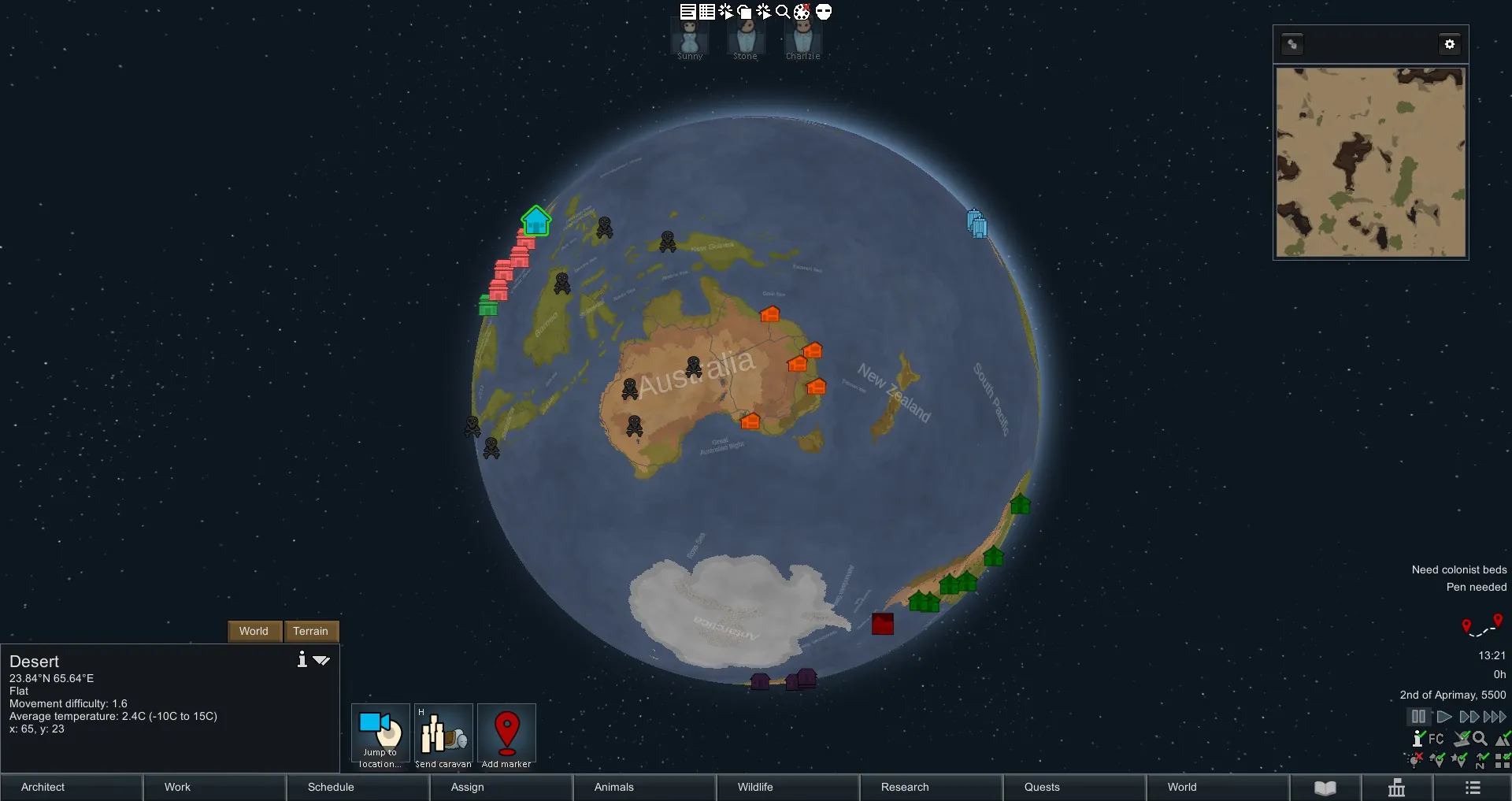Click the terrain minimap preview
Image resolution: width=1512 pixels, height=801 pixels.
coord(1370,162)
